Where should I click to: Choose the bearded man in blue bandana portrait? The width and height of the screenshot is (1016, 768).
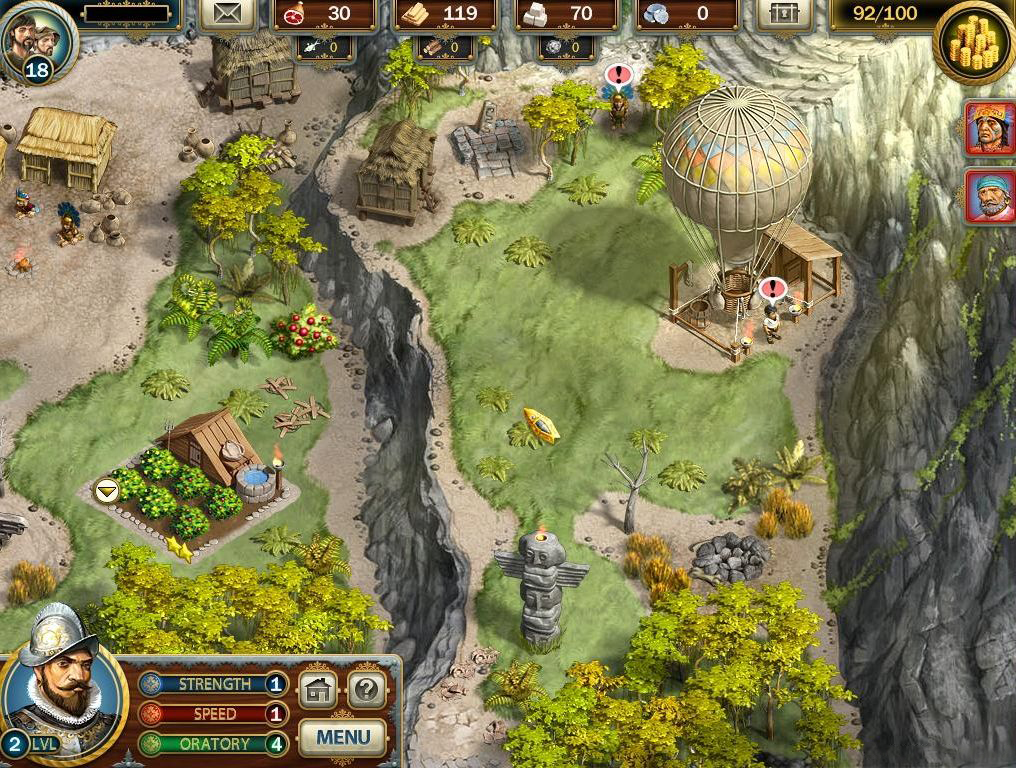click(x=990, y=196)
